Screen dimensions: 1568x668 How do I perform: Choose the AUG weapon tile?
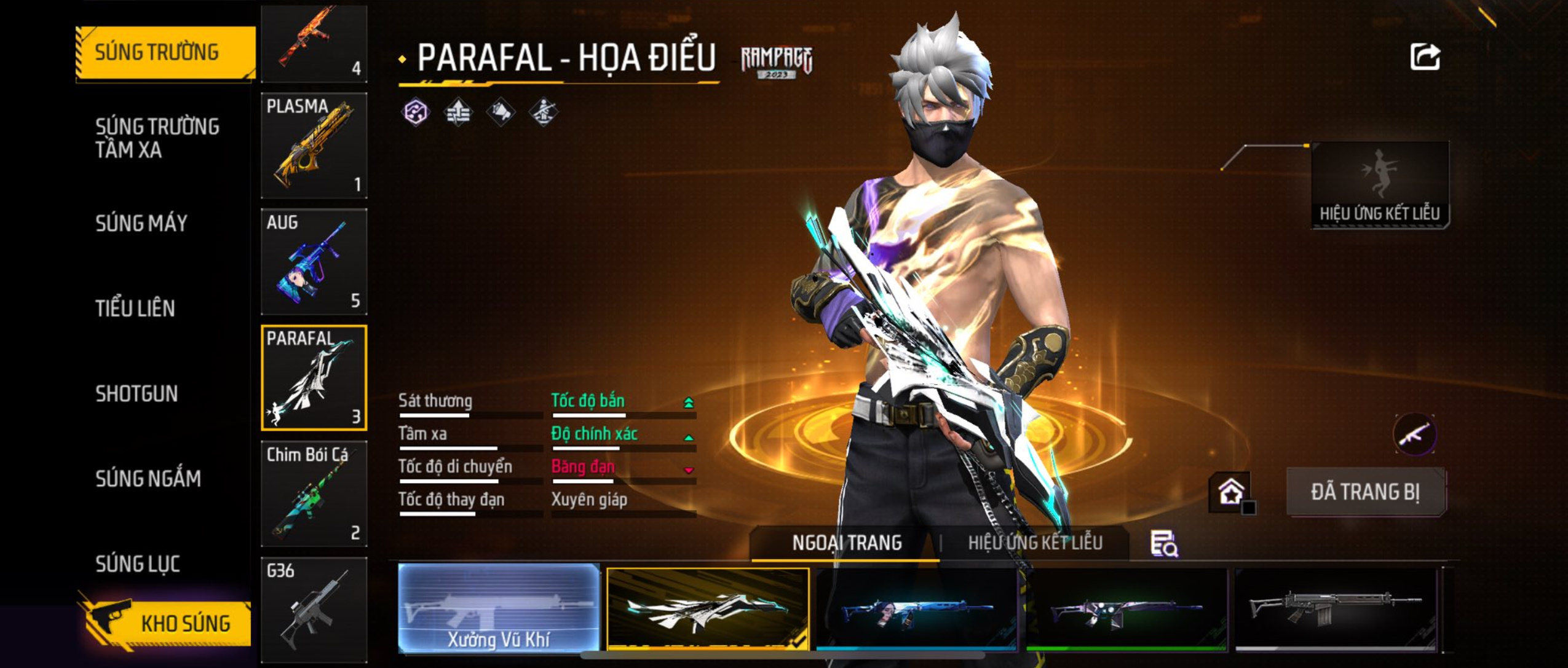pyautogui.click(x=314, y=261)
